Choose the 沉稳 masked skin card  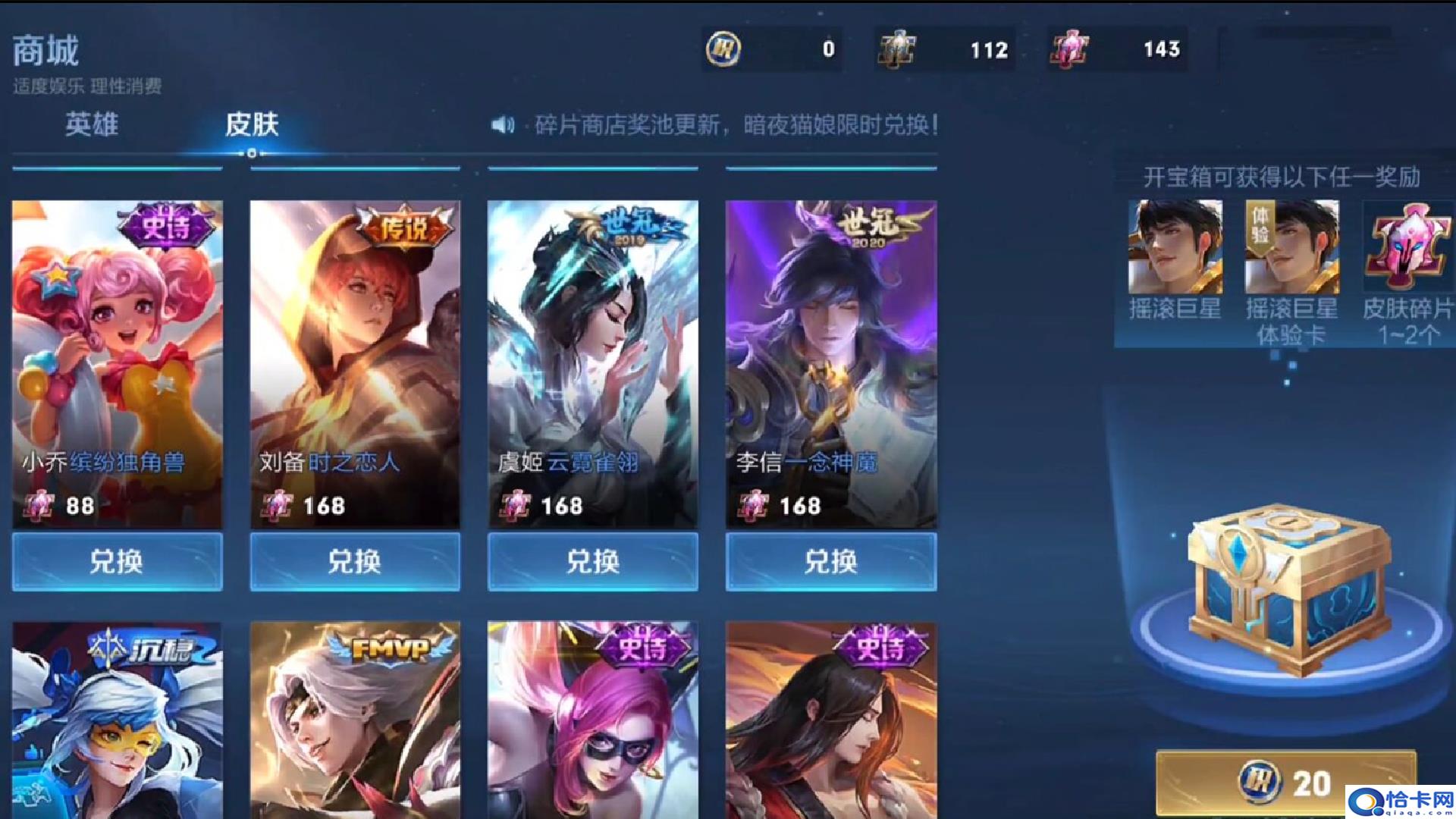click(117, 720)
